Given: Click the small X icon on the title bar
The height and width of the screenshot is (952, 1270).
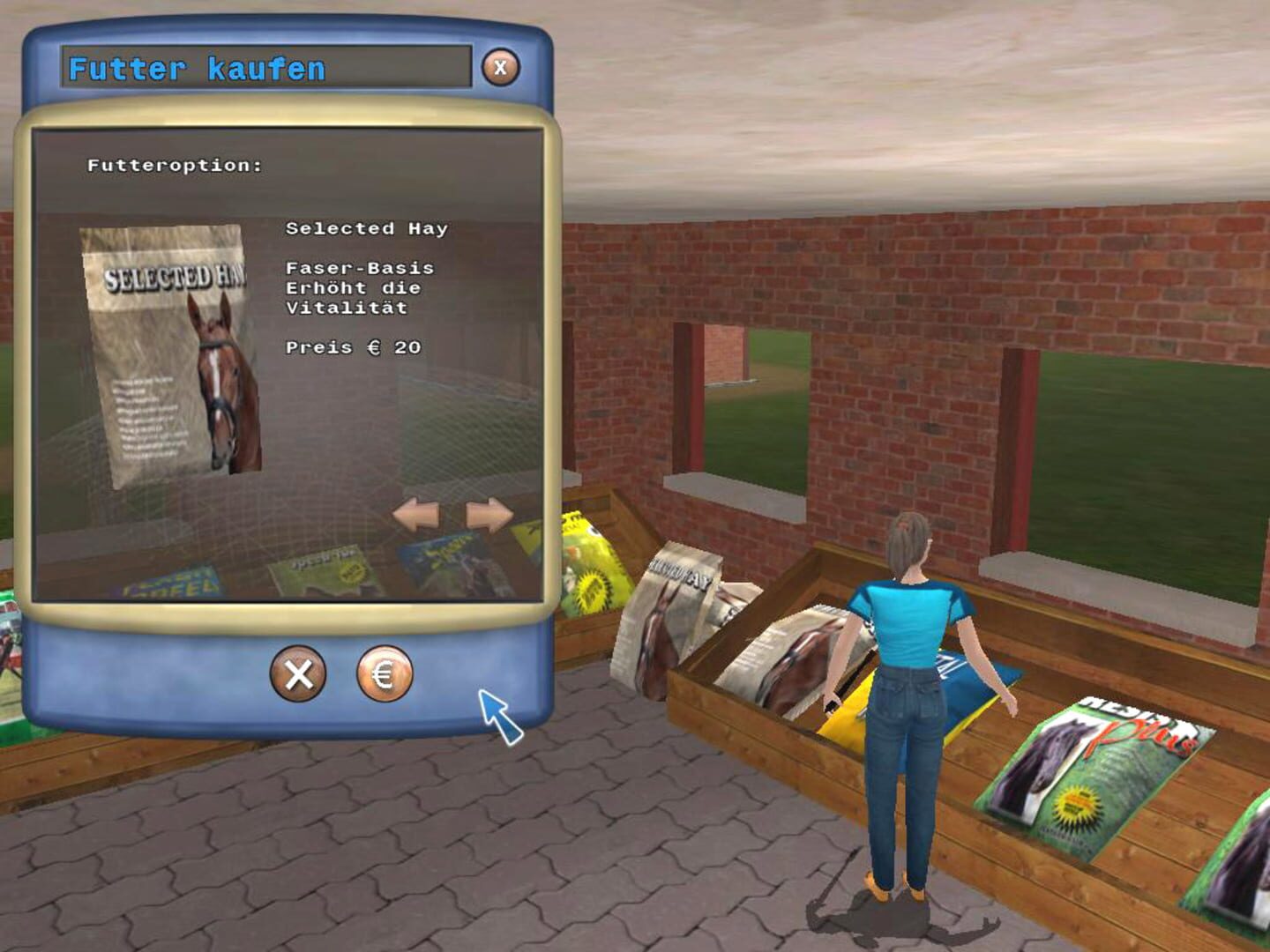Looking at the screenshot, I should (x=500, y=65).
